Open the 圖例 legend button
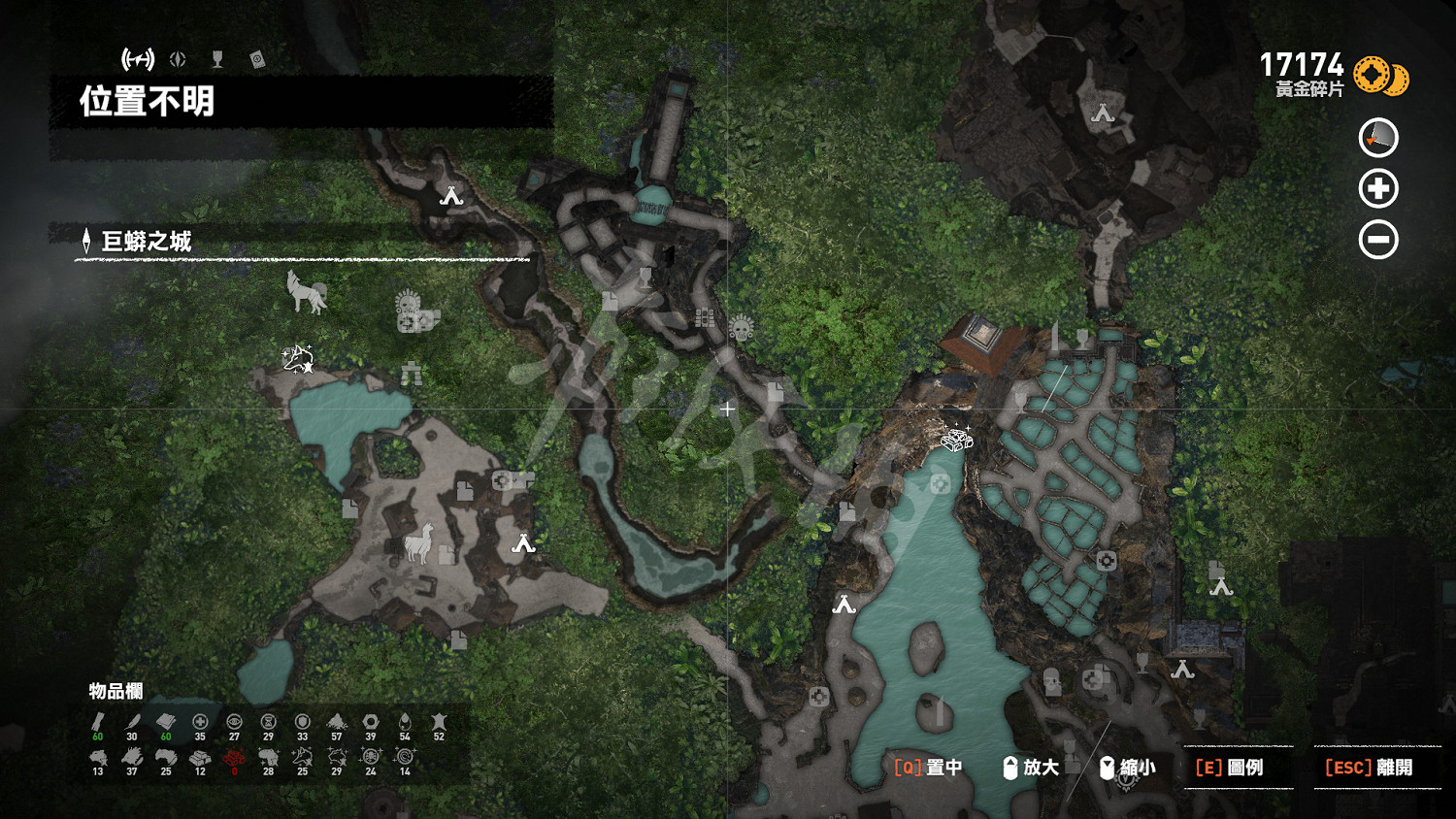 coord(1230,768)
